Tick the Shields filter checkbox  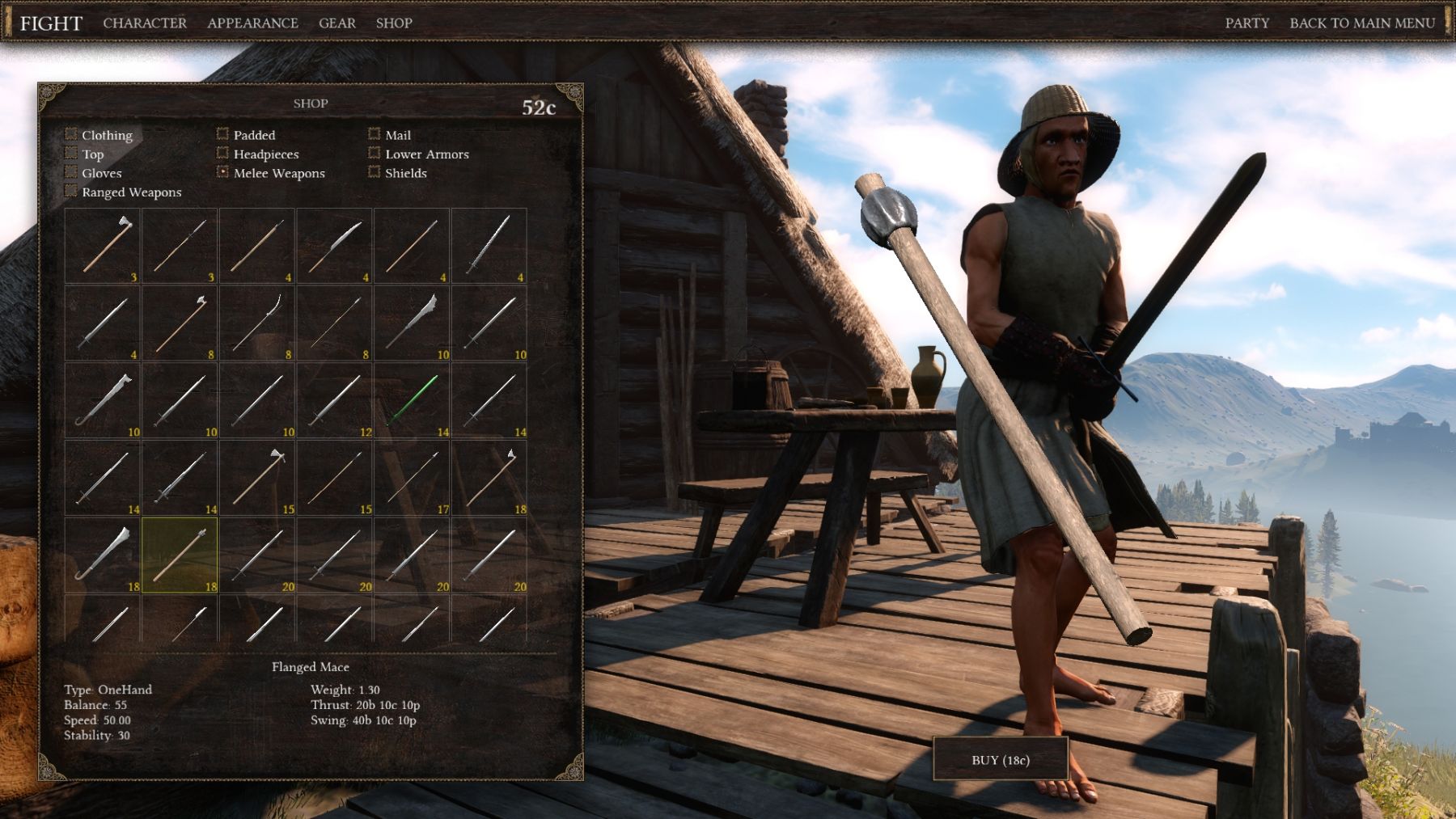[x=374, y=172]
